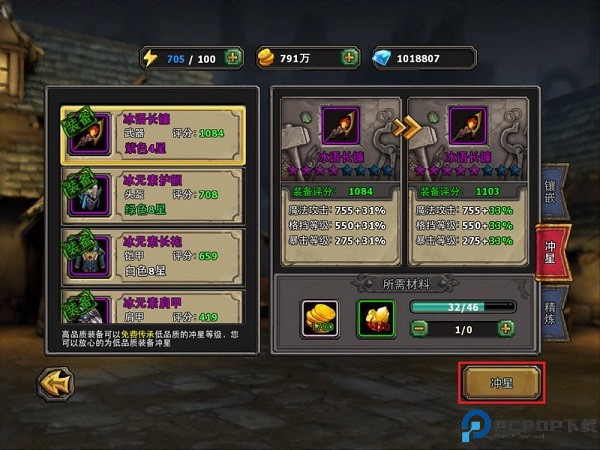Decrease material amount with minus button
Screen dimensions: 600x450
point(420,327)
